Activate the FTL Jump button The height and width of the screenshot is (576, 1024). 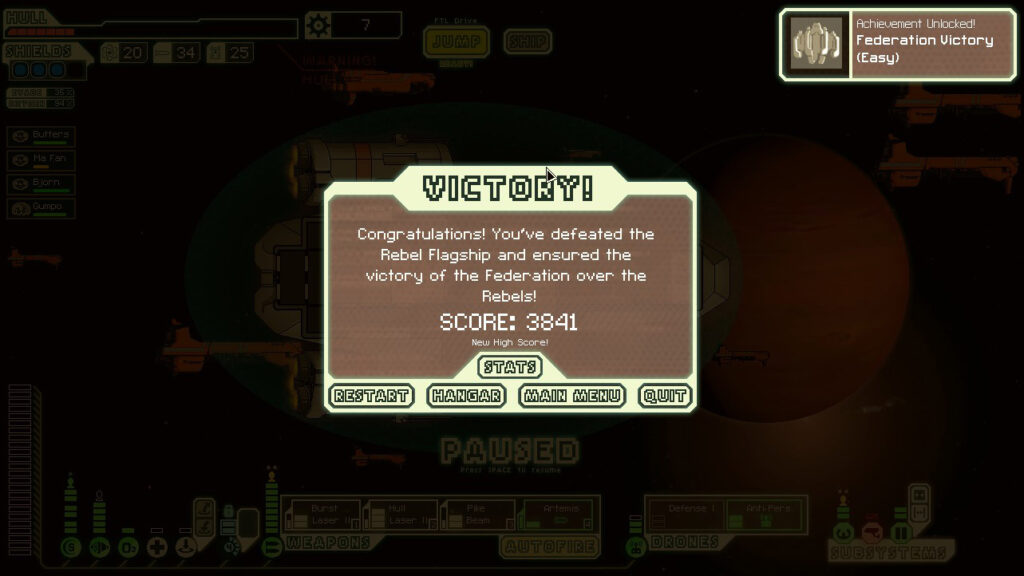[457, 42]
